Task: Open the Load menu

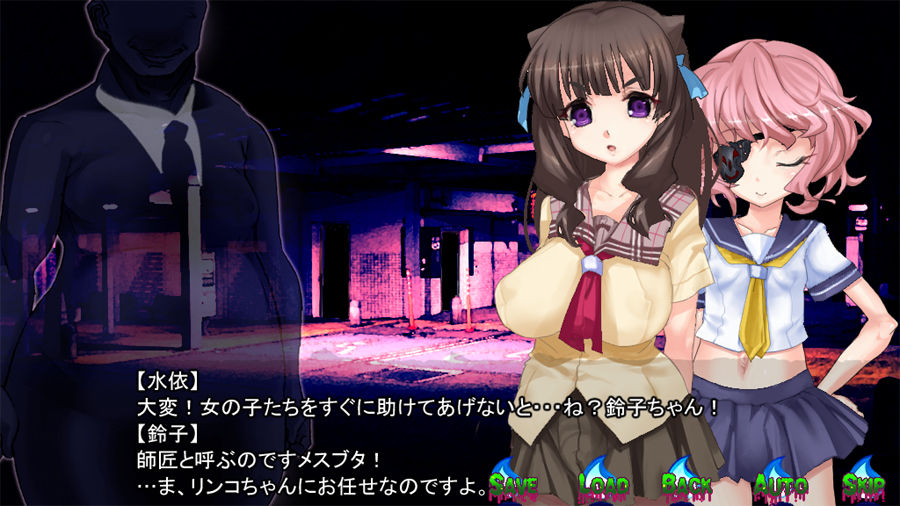Action: [x=603, y=485]
